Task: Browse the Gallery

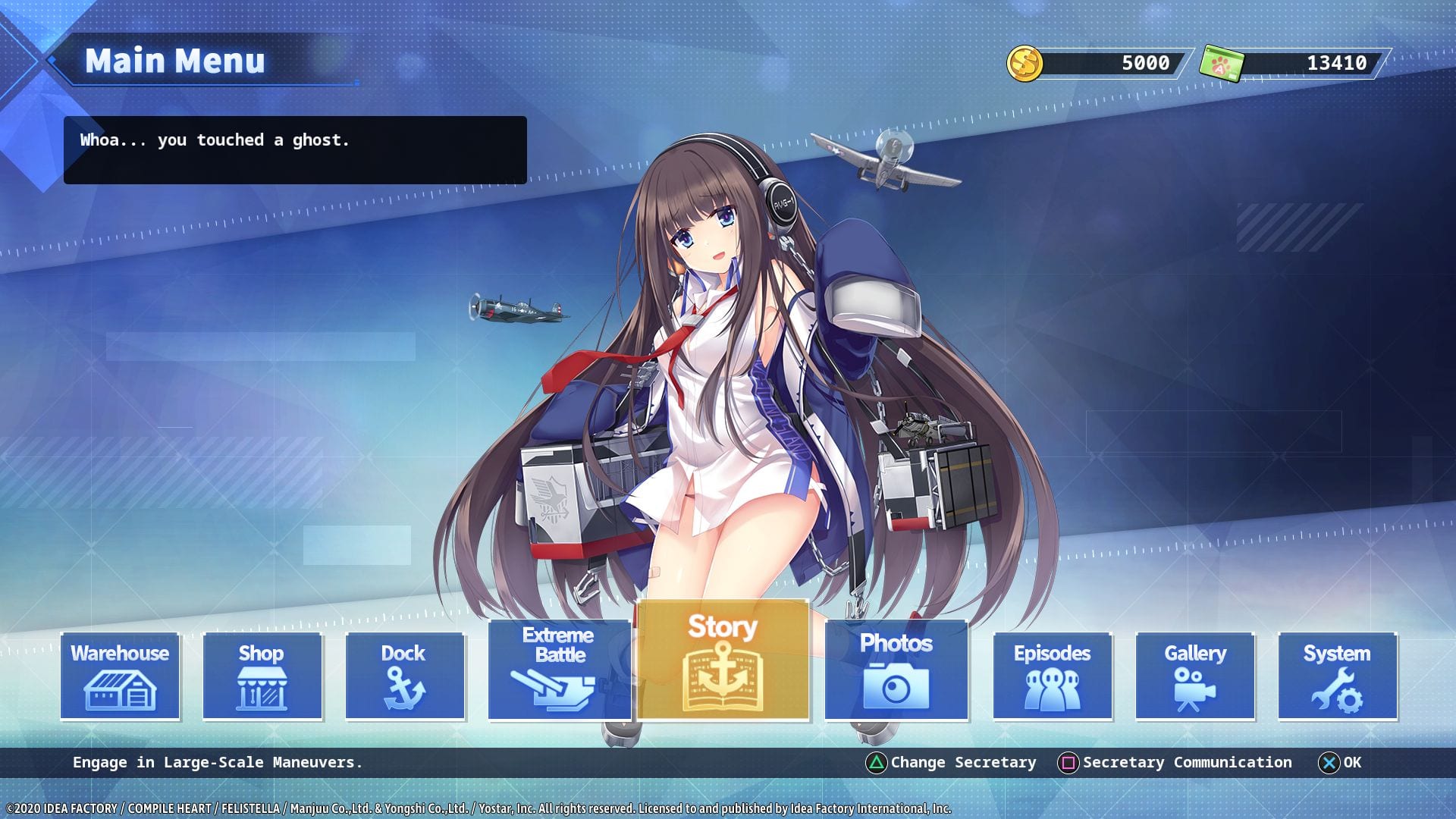Action: pyautogui.click(x=1194, y=676)
